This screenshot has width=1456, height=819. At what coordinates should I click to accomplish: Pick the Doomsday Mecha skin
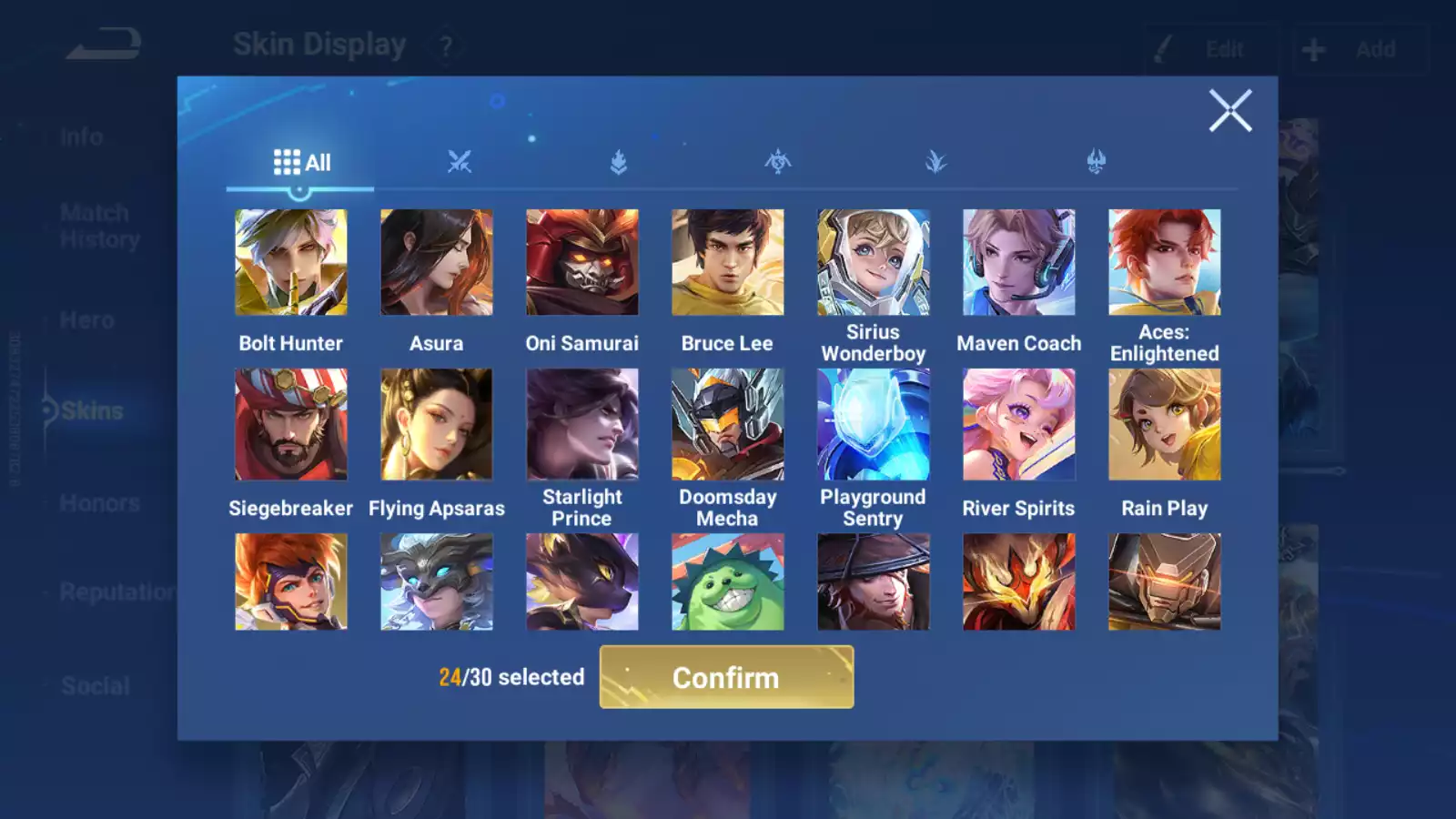coord(727,424)
